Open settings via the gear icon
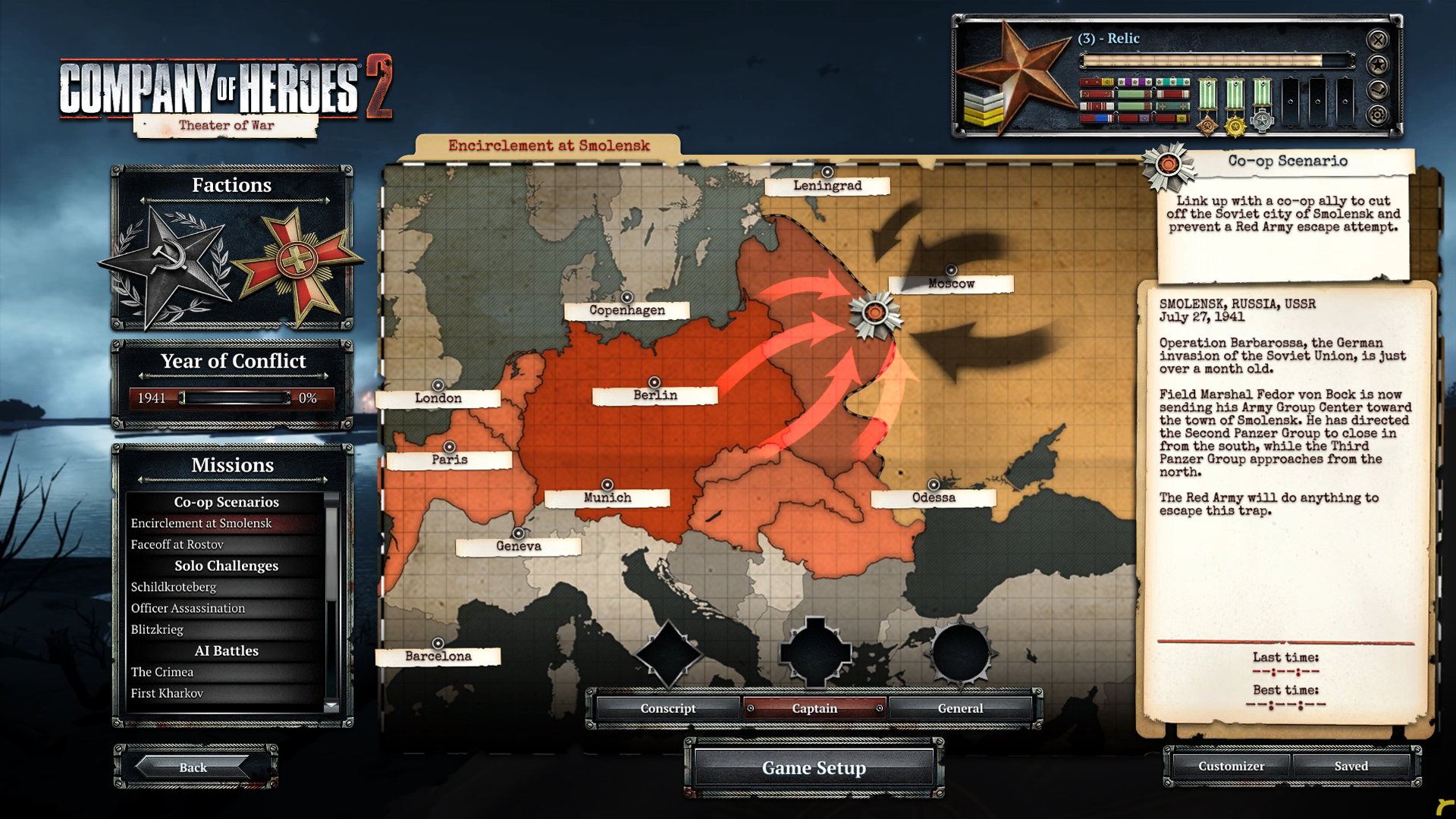Screen dimensions: 1456x819 tap(1378, 115)
